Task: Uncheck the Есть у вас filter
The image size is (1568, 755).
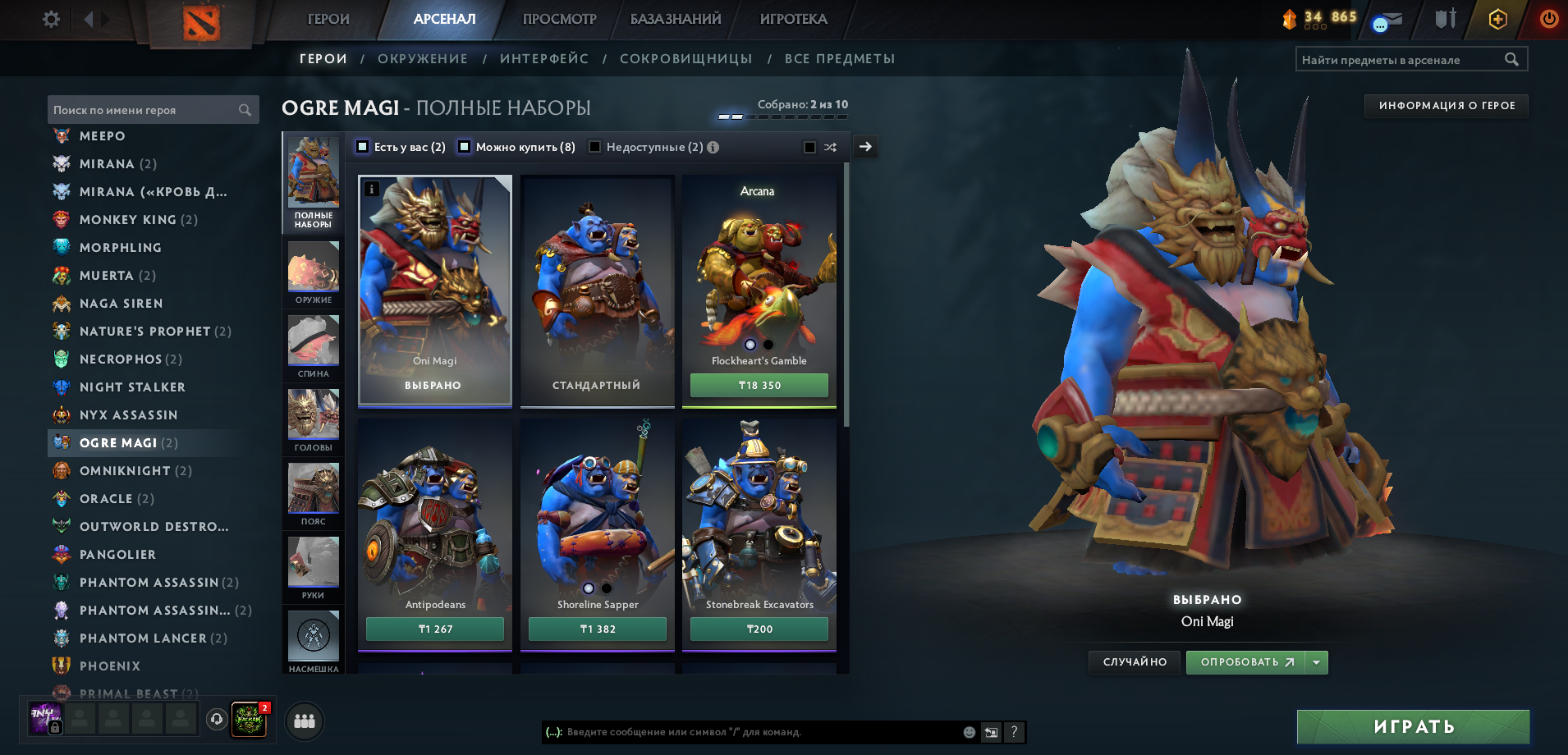Action: coord(361,146)
